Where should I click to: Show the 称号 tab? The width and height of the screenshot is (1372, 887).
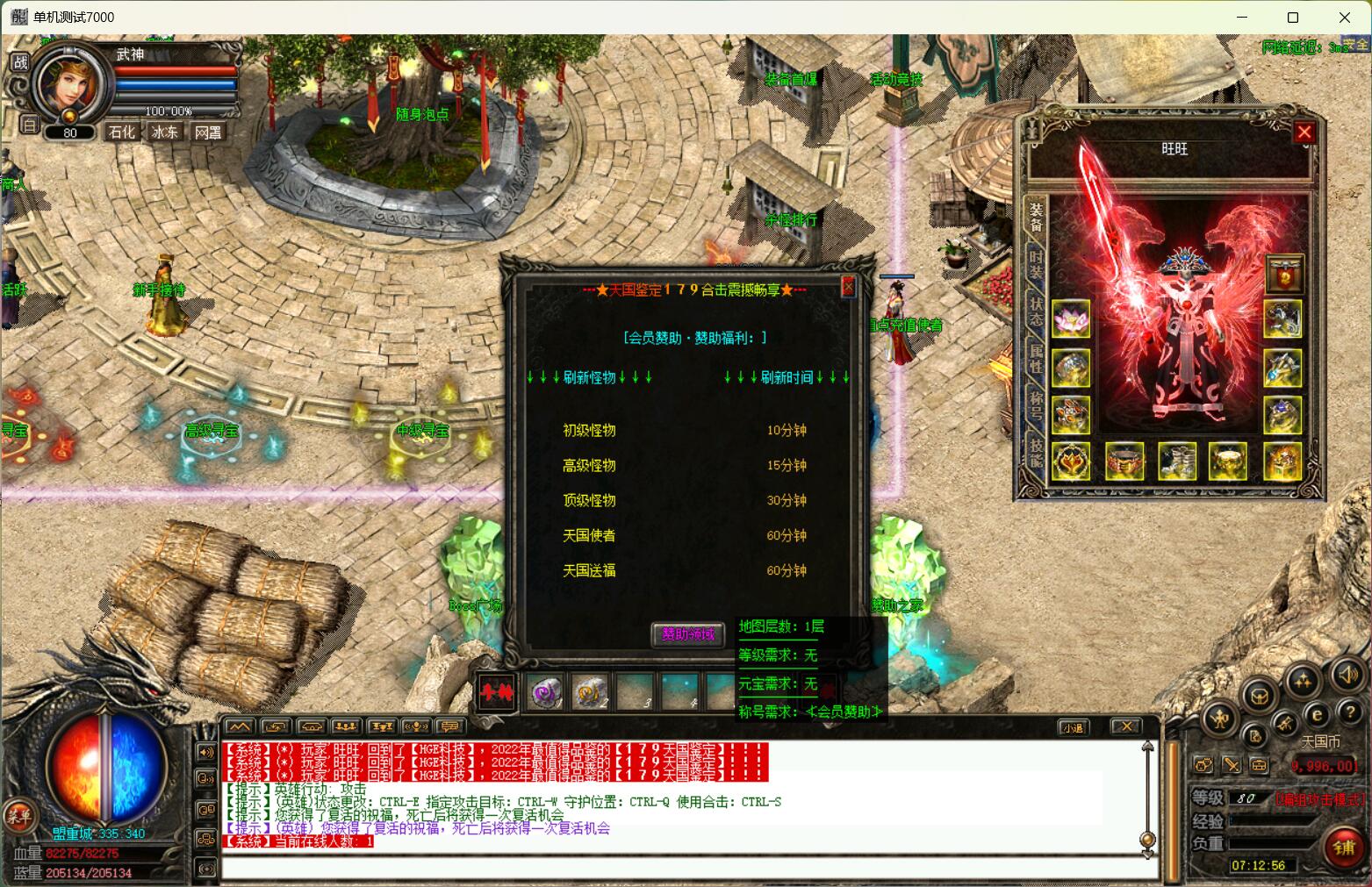click(x=1036, y=403)
